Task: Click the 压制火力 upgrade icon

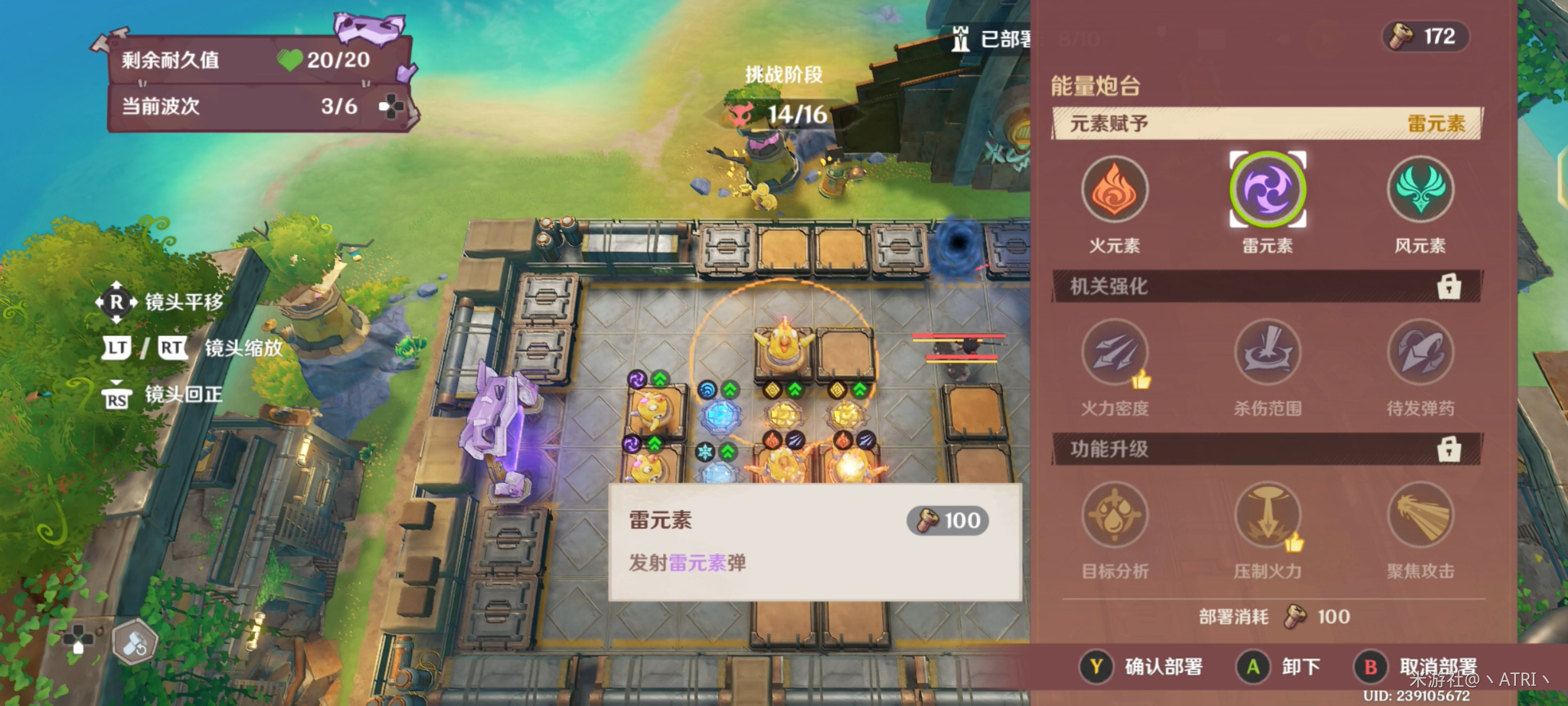Action: coord(1267,515)
